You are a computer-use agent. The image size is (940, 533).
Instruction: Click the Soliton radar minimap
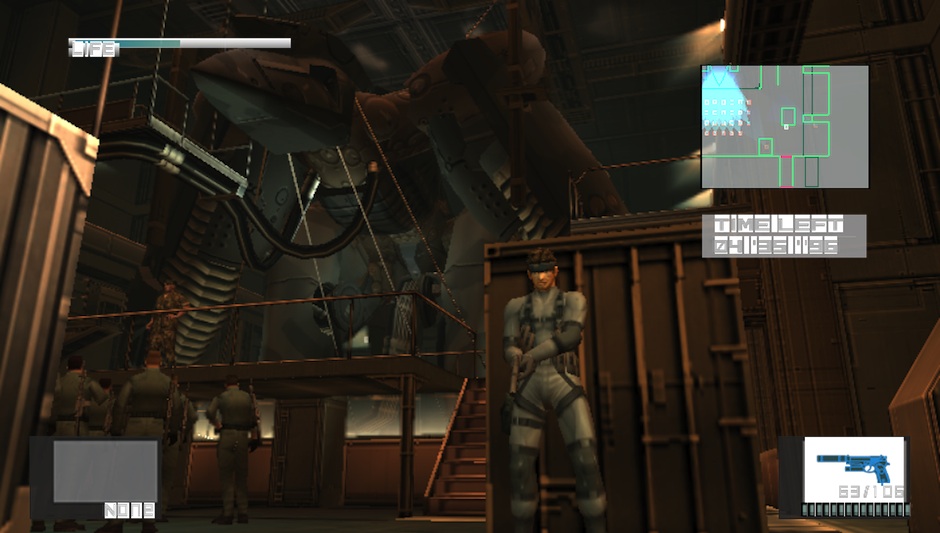point(784,127)
